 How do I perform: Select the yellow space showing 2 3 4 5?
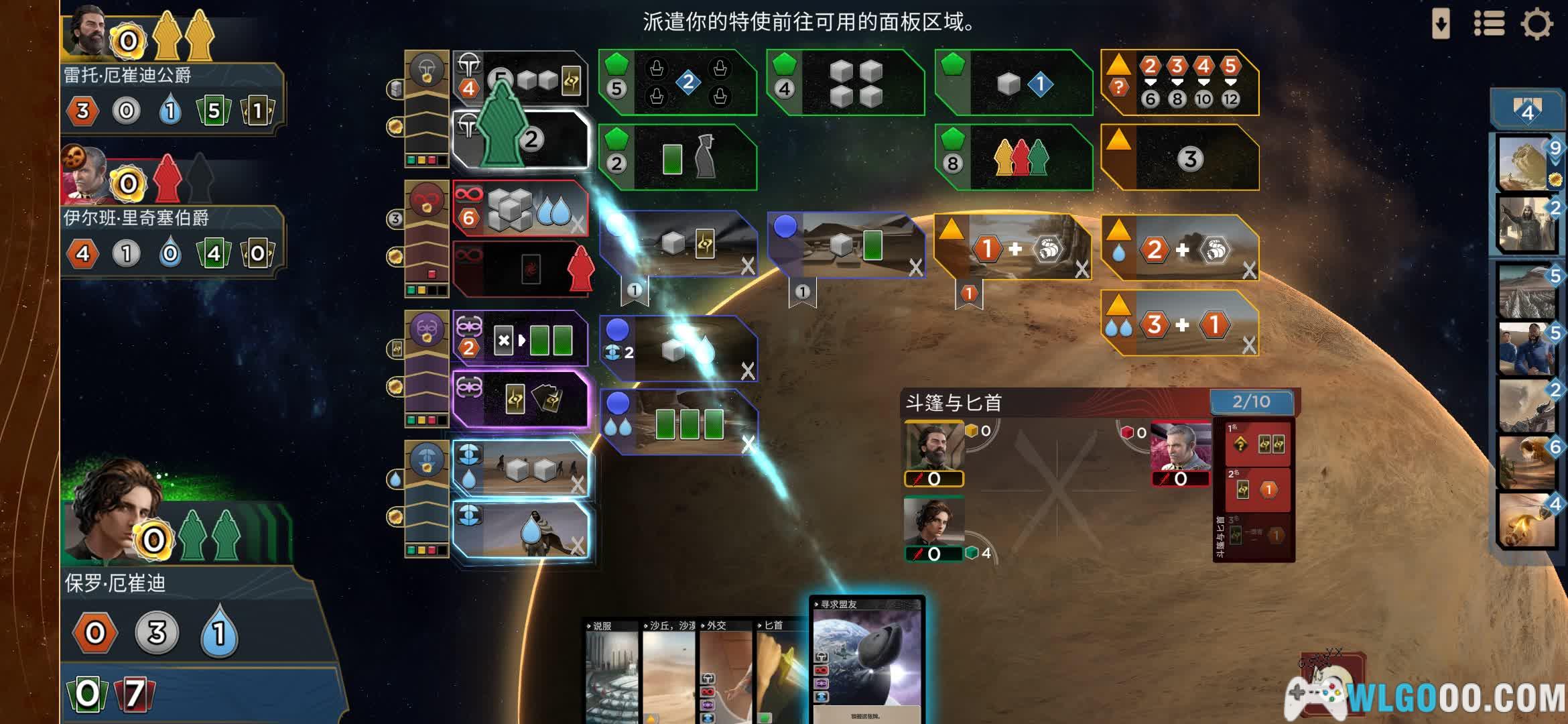point(1181,83)
